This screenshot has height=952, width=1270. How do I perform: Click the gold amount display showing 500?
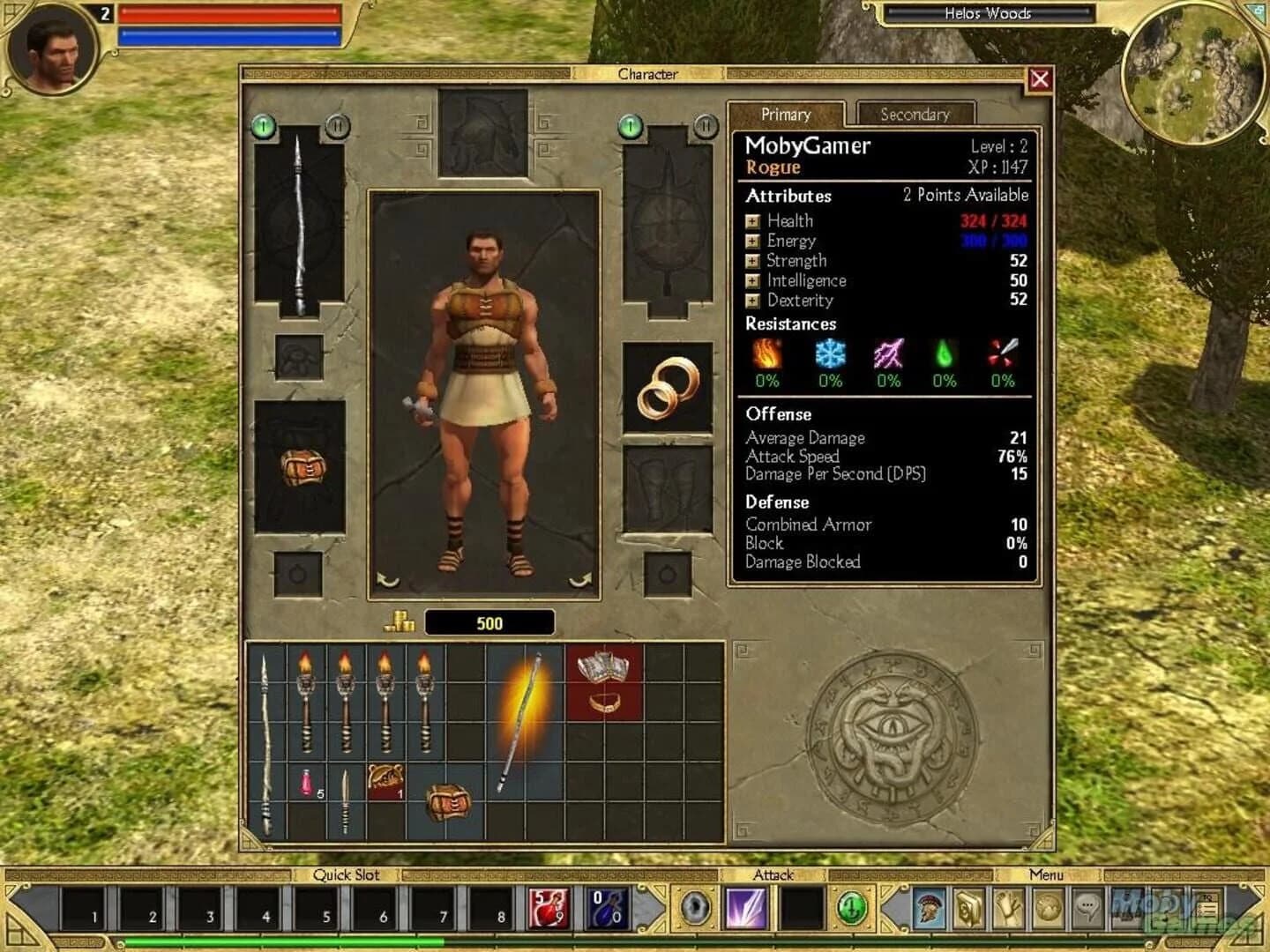(x=488, y=622)
